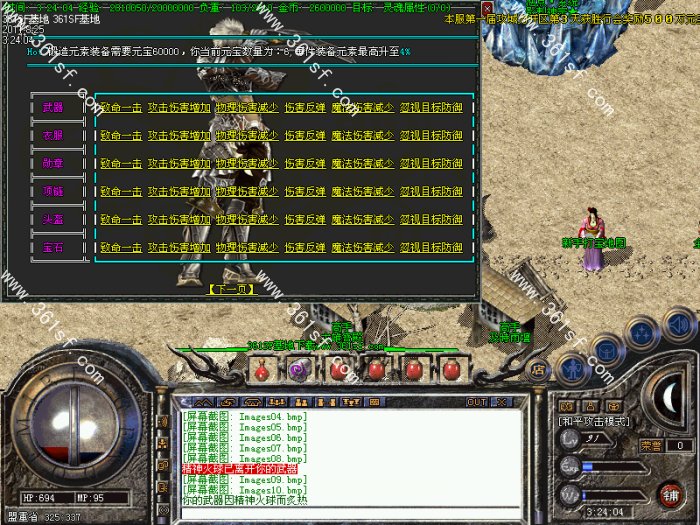
Task: Go to next page via 下一页
Action: [x=232, y=289]
